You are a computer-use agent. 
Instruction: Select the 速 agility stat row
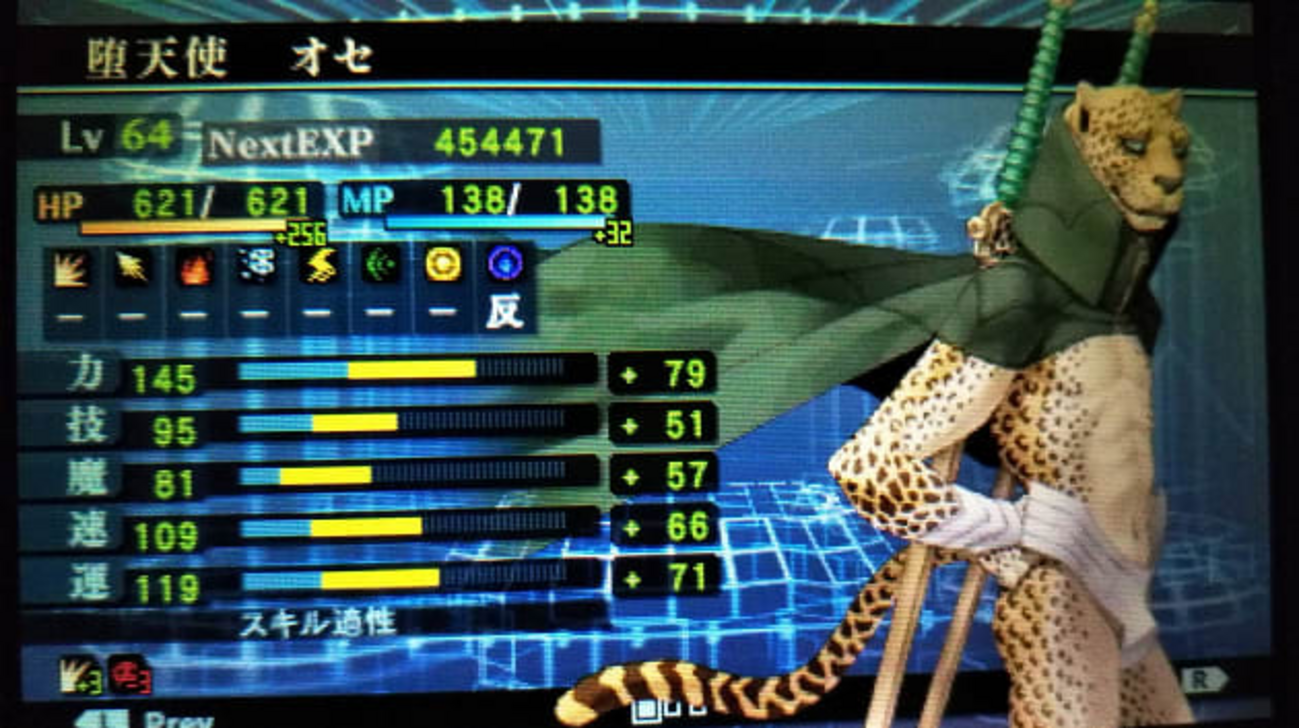[368, 528]
